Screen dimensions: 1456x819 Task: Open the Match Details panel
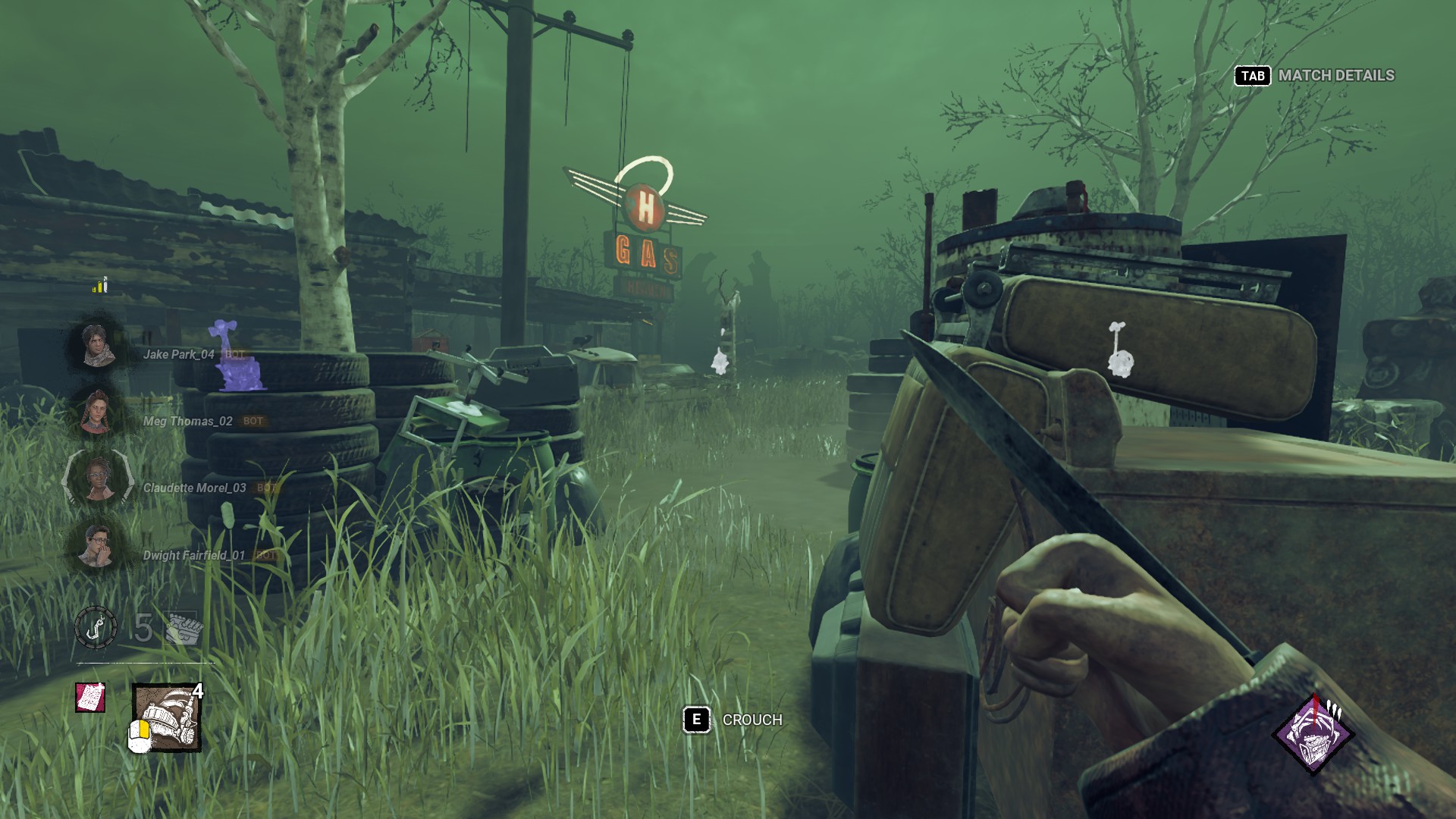coord(1316,76)
